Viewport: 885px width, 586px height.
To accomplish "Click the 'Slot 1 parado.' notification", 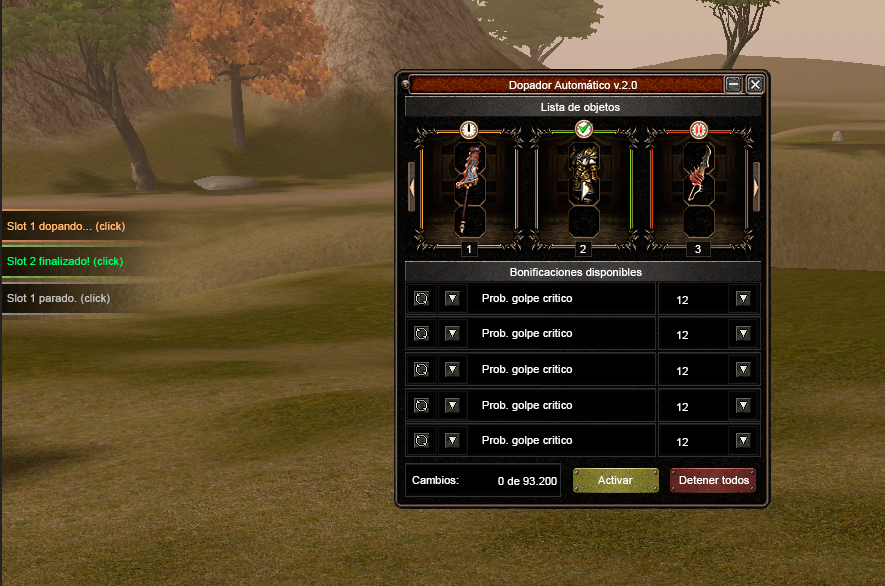I will tap(58, 298).
